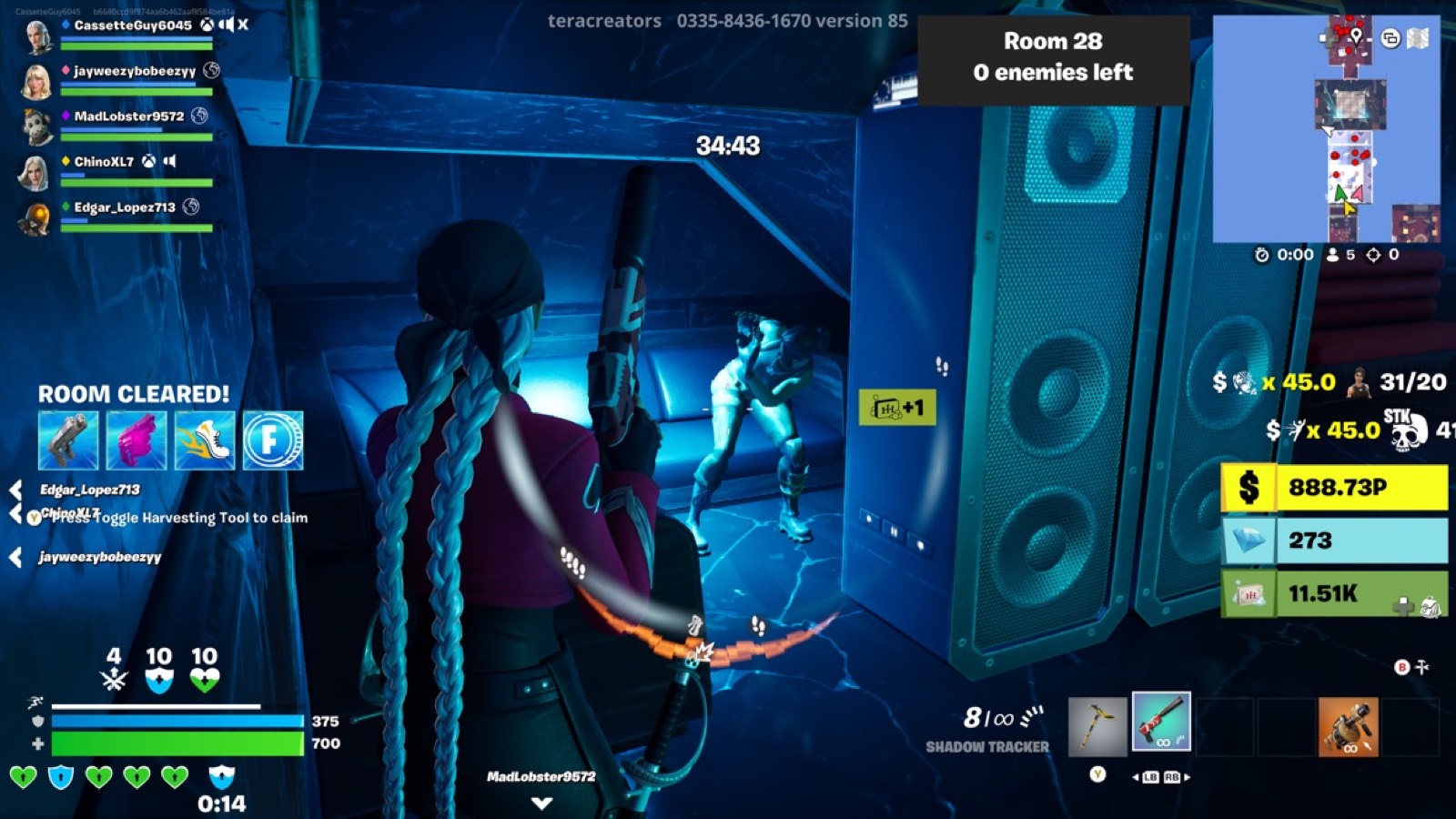The height and width of the screenshot is (819, 1456).
Task: Expand Edgar_Lopez713's claim notification chevron
Action: pyautogui.click(x=16, y=490)
